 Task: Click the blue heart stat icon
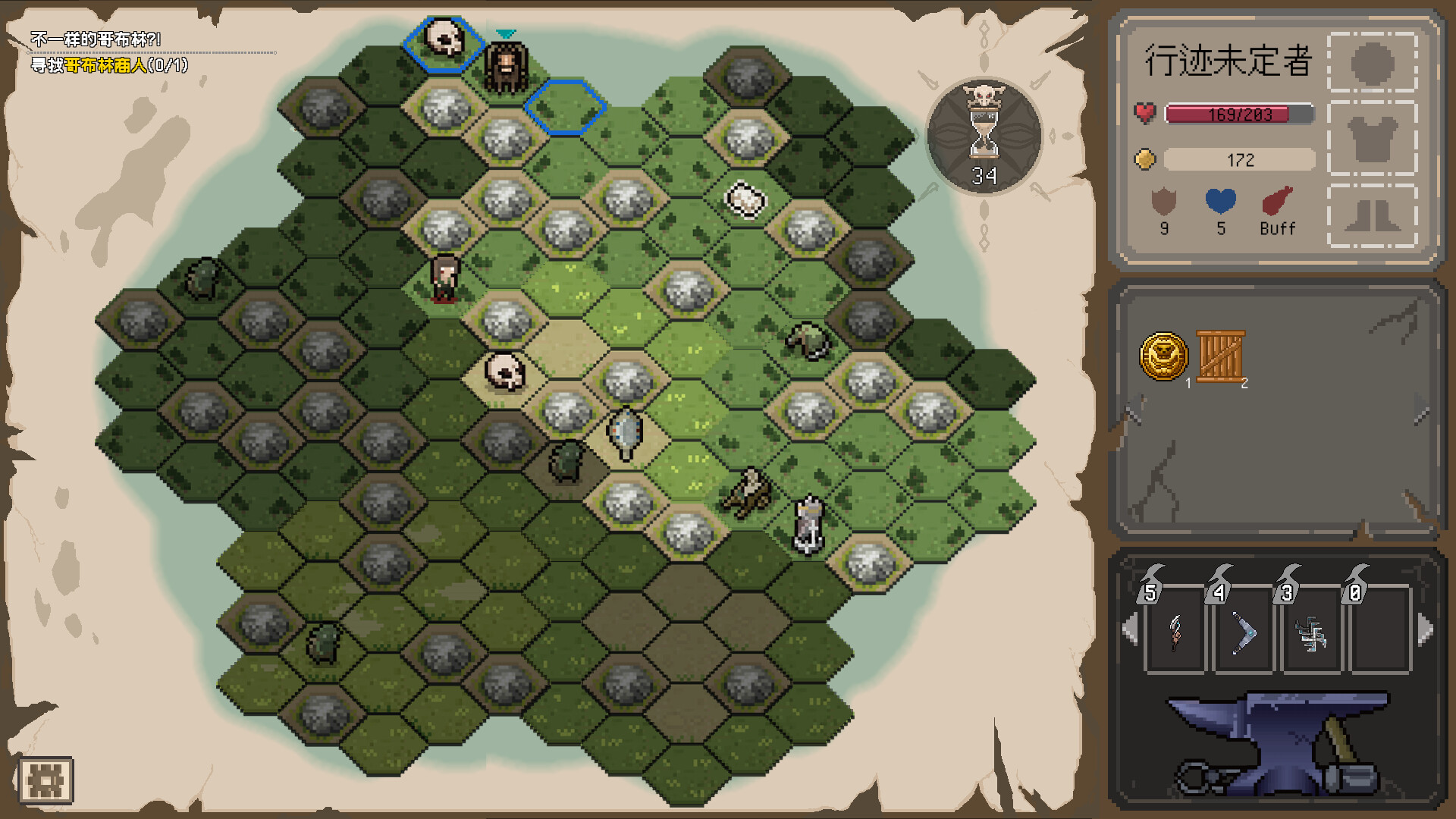1220,202
